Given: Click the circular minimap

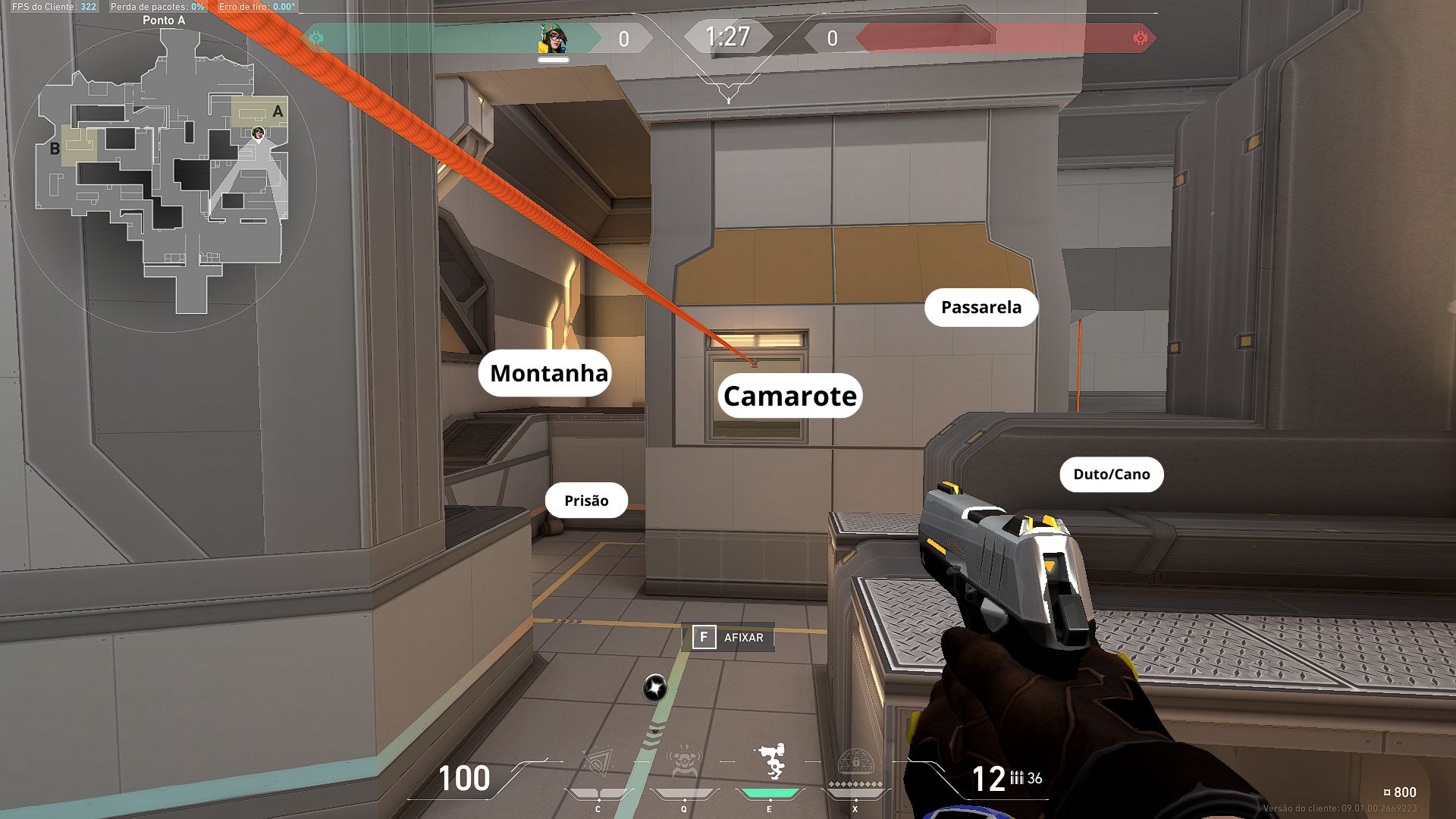Looking at the screenshot, I should (x=164, y=180).
